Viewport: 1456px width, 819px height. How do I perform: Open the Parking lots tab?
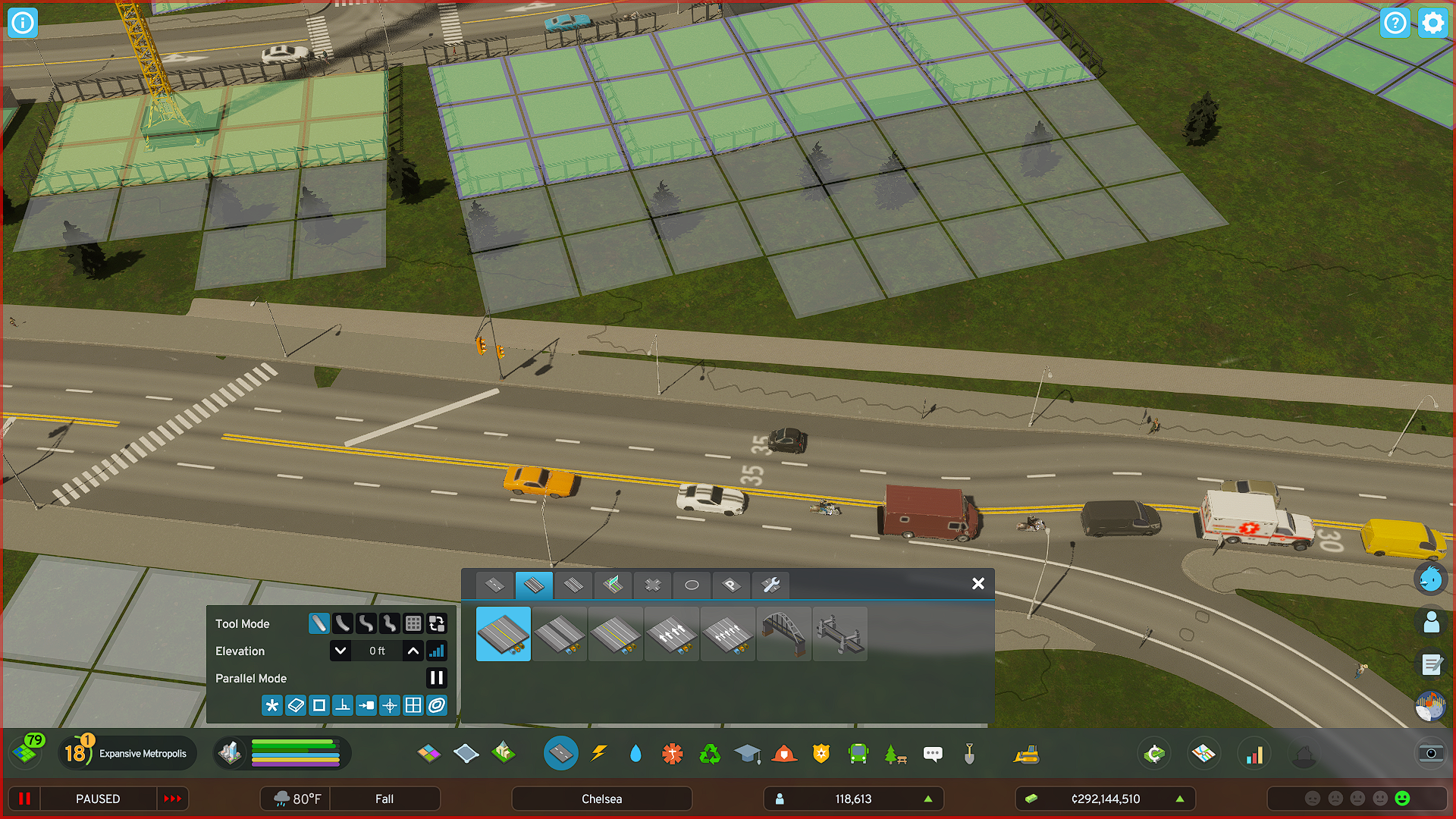click(x=730, y=585)
